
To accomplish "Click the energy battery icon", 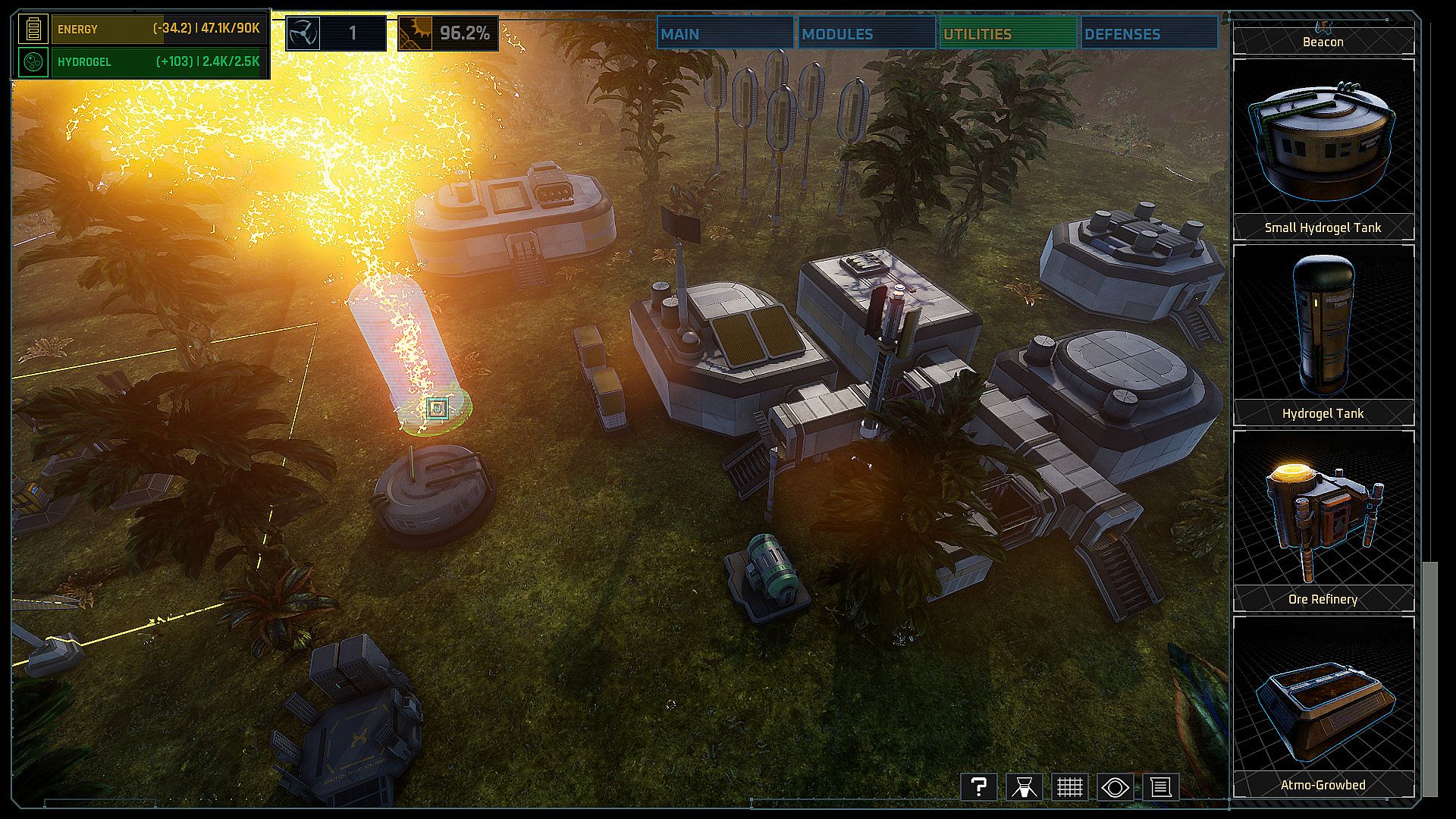I will [33, 29].
